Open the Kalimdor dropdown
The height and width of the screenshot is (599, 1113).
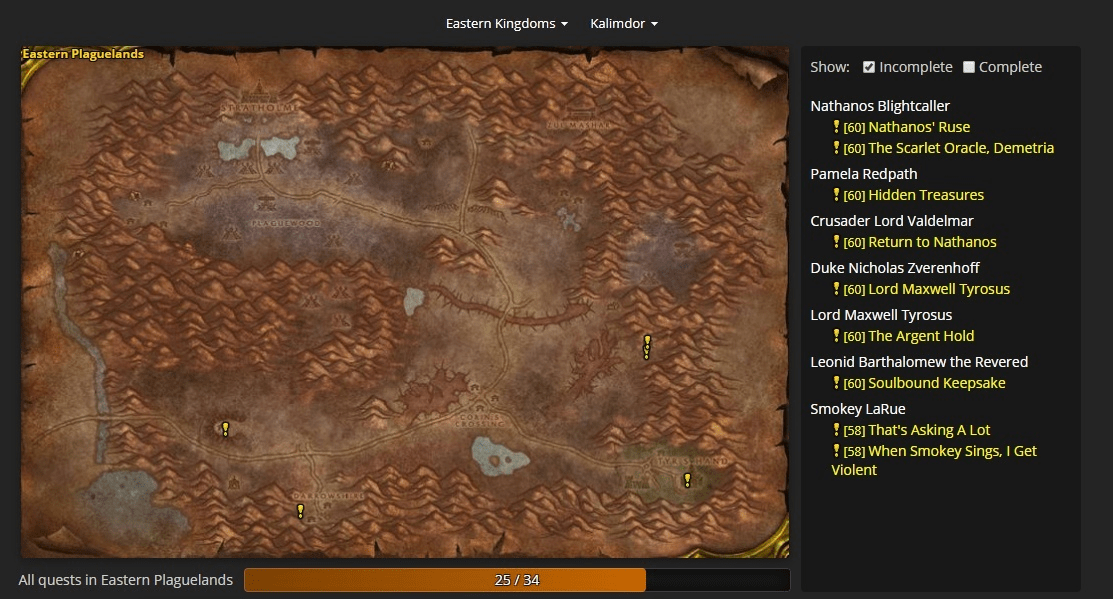(x=623, y=23)
